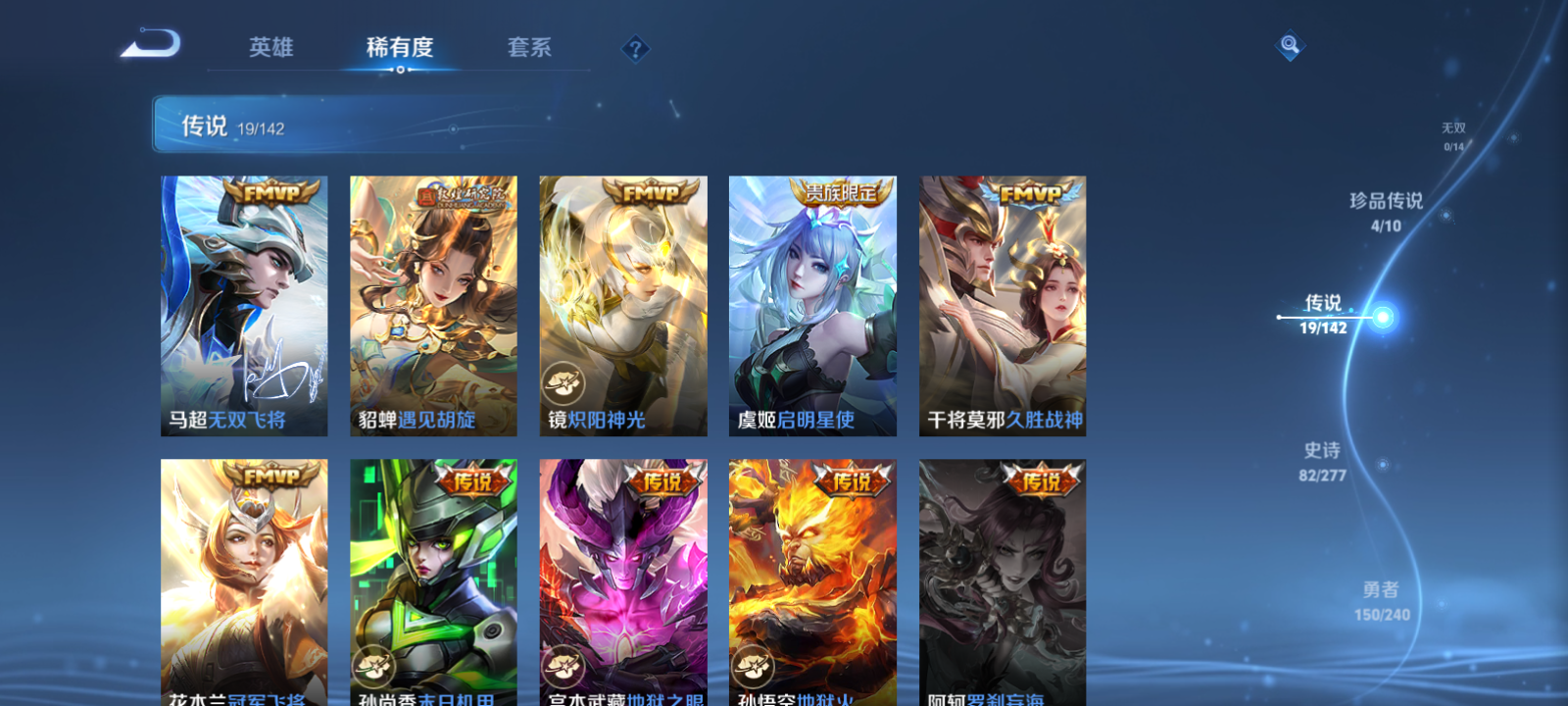Switch to the 套系 tab
The width and height of the screenshot is (1568, 706).
pyautogui.click(x=527, y=48)
